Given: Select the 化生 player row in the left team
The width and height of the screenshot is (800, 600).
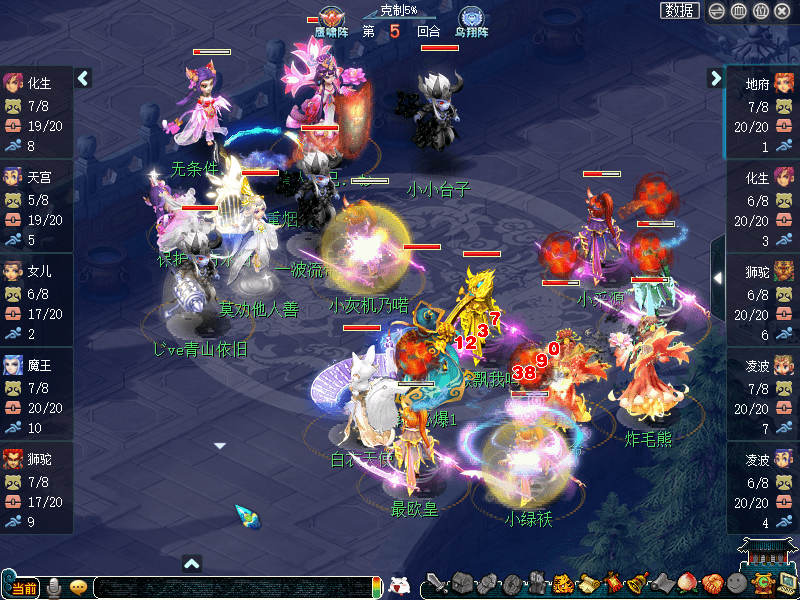Looking at the screenshot, I should (x=36, y=115).
